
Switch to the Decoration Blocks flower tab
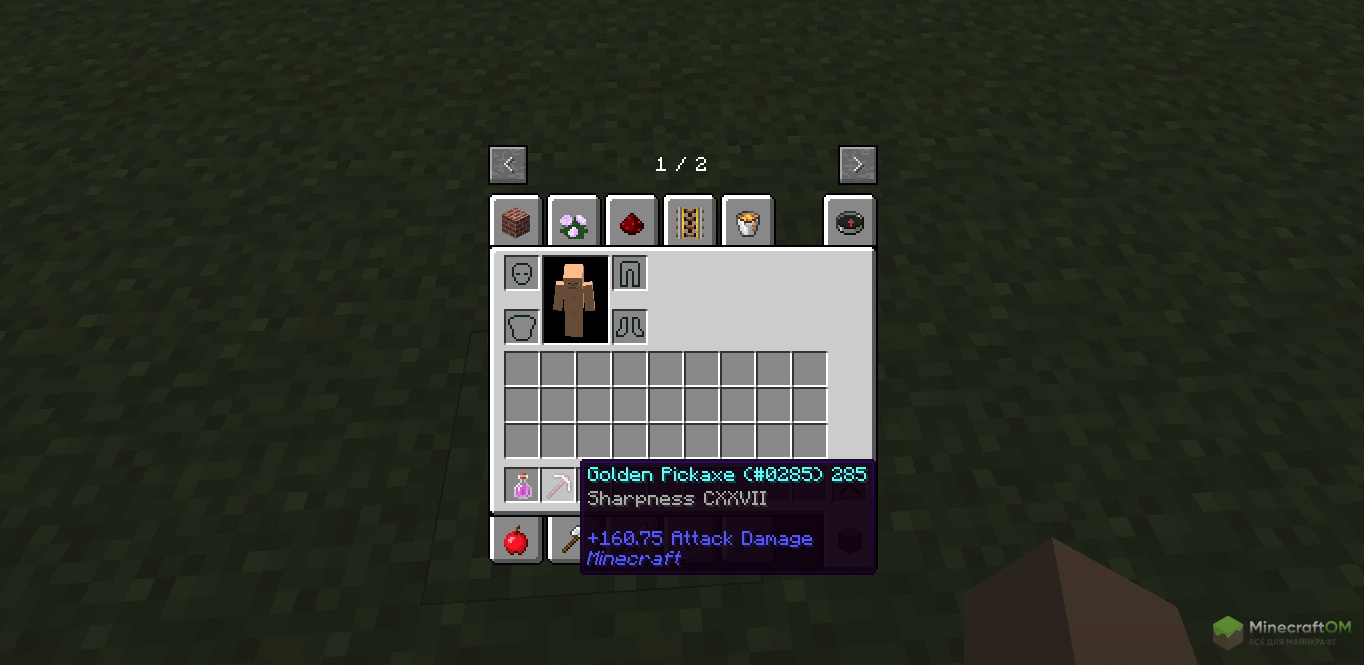click(574, 223)
